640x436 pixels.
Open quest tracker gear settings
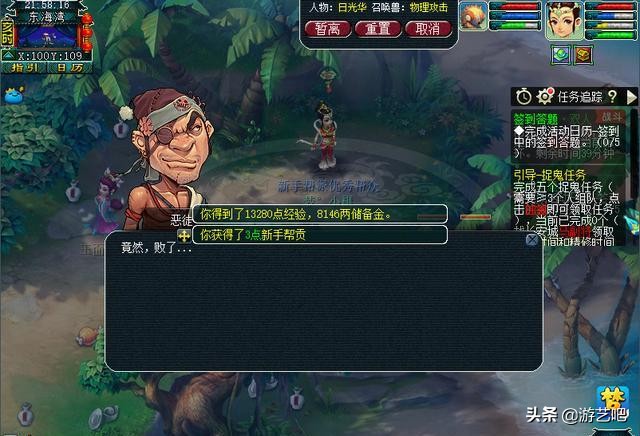(545, 96)
